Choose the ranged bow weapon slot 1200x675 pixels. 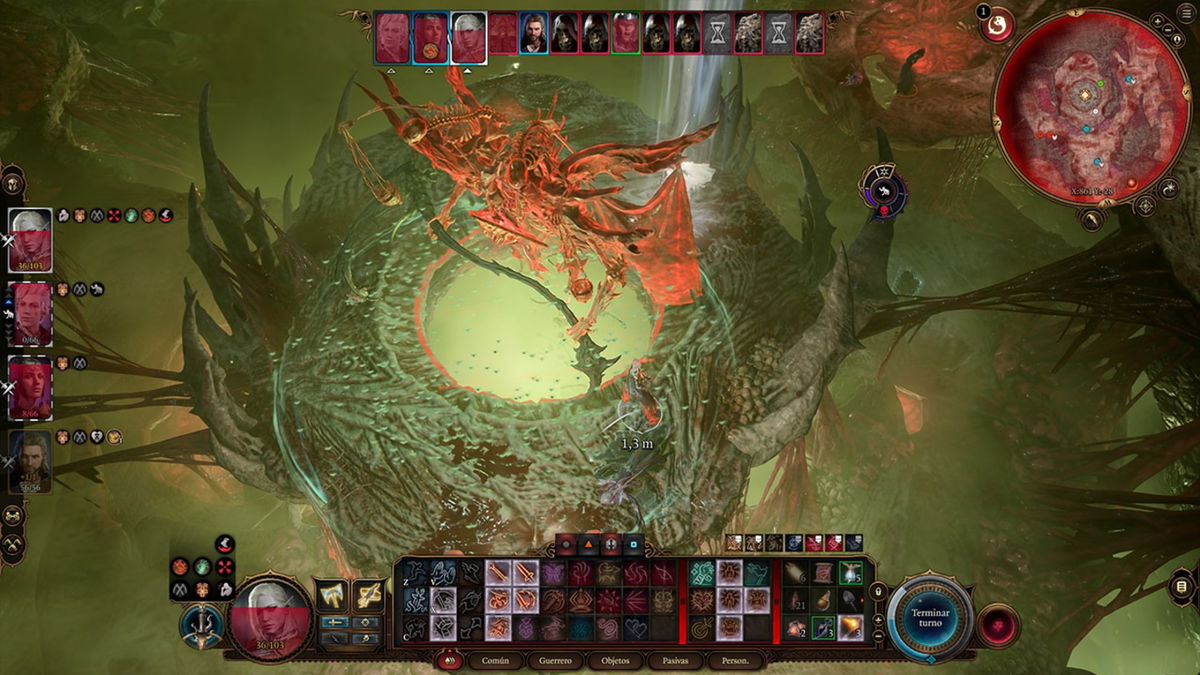coord(368,595)
